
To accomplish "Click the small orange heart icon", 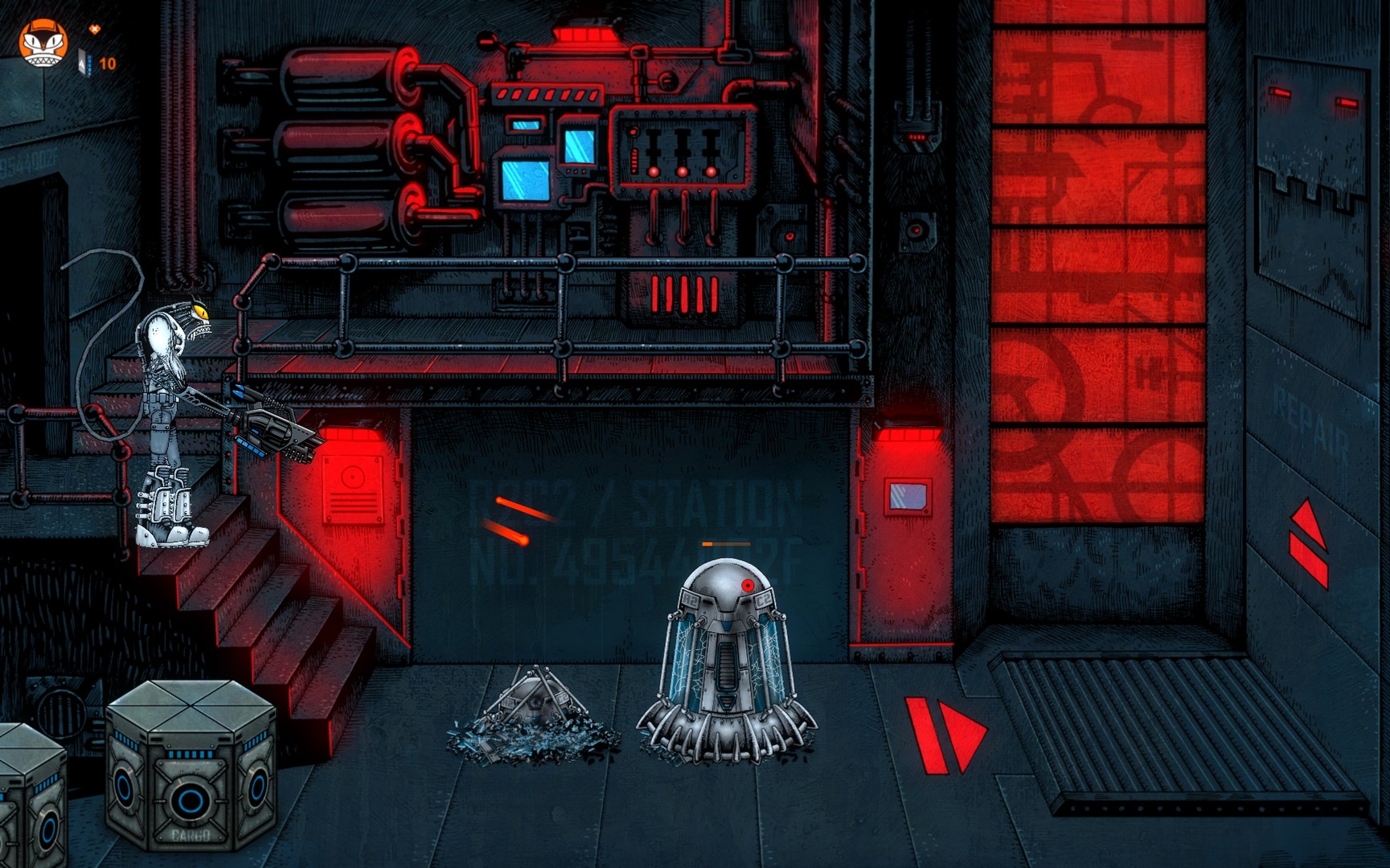I will [95, 31].
